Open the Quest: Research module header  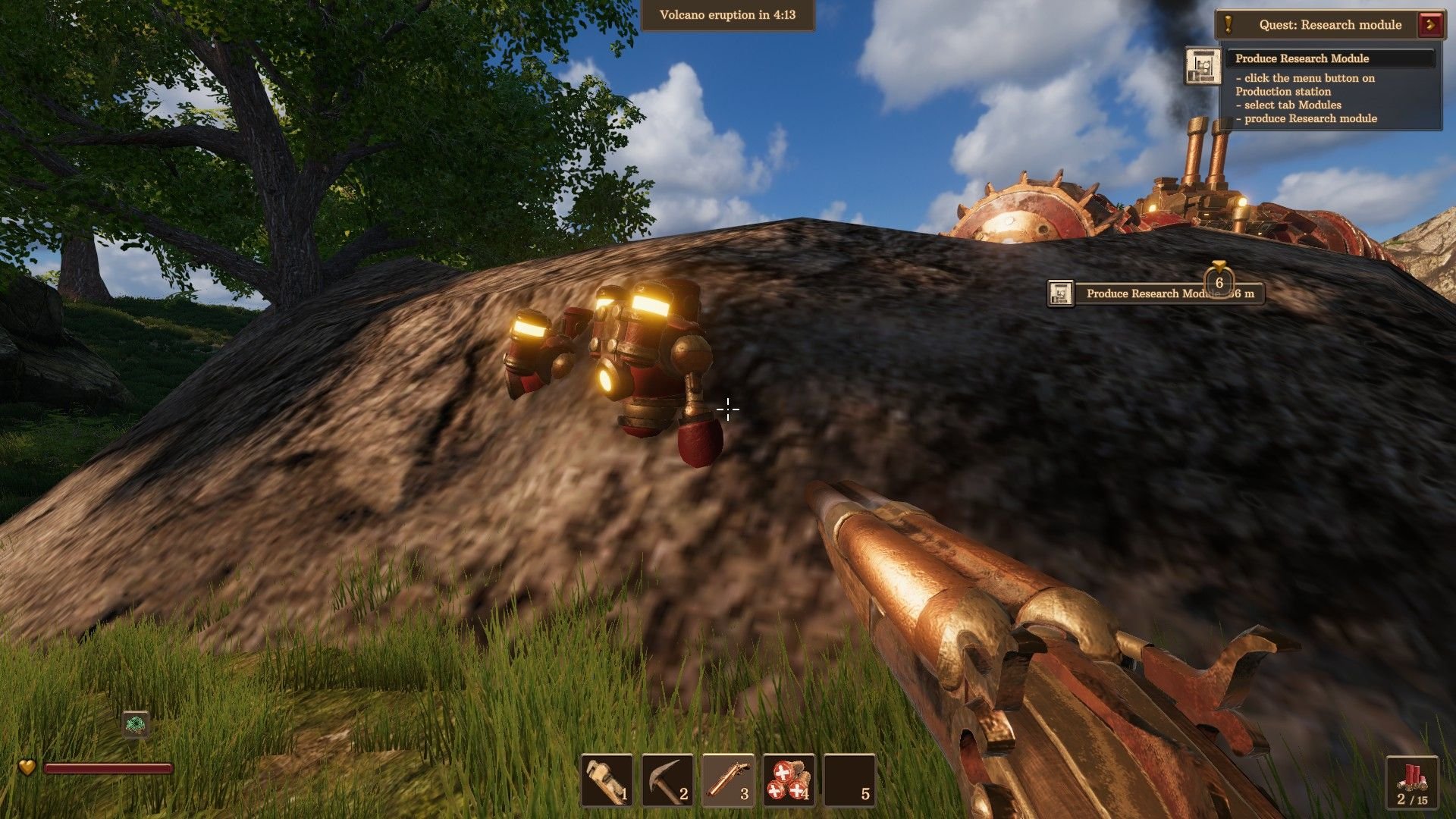(x=1329, y=24)
